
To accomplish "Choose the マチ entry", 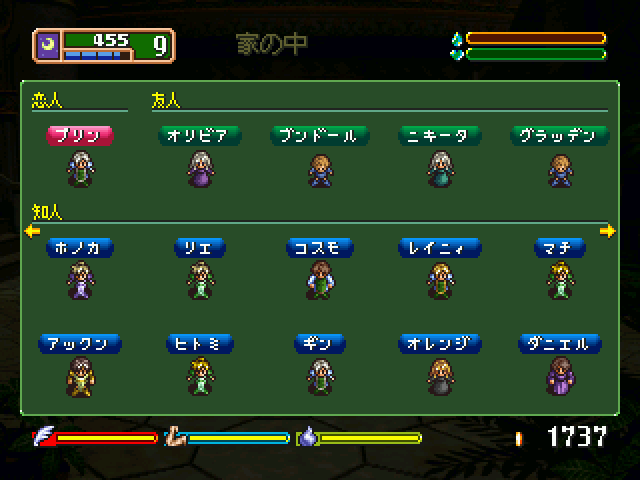I will coord(559,247).
